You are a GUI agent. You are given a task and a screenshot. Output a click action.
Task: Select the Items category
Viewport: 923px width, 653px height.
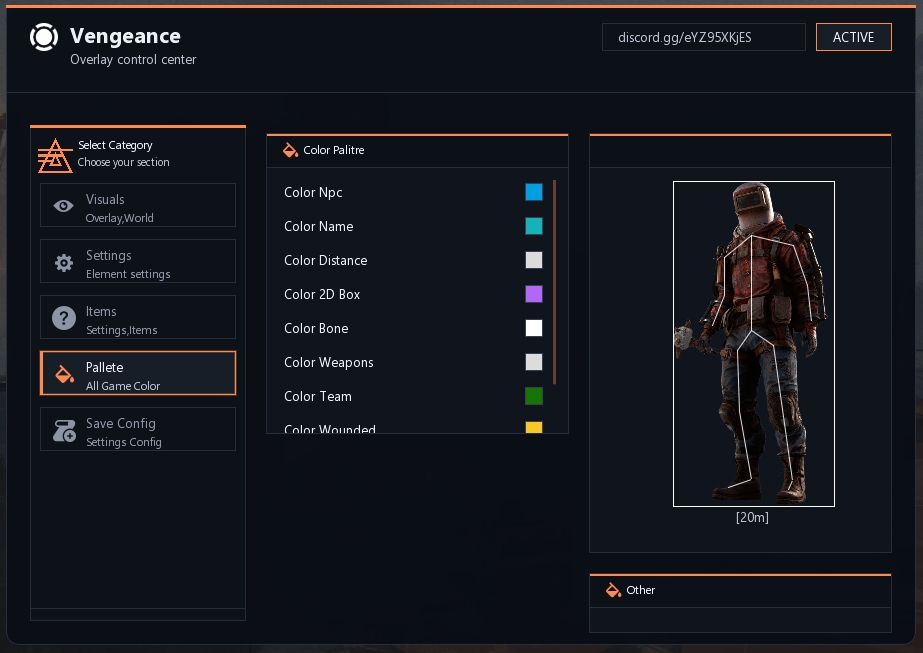[138, 317]
